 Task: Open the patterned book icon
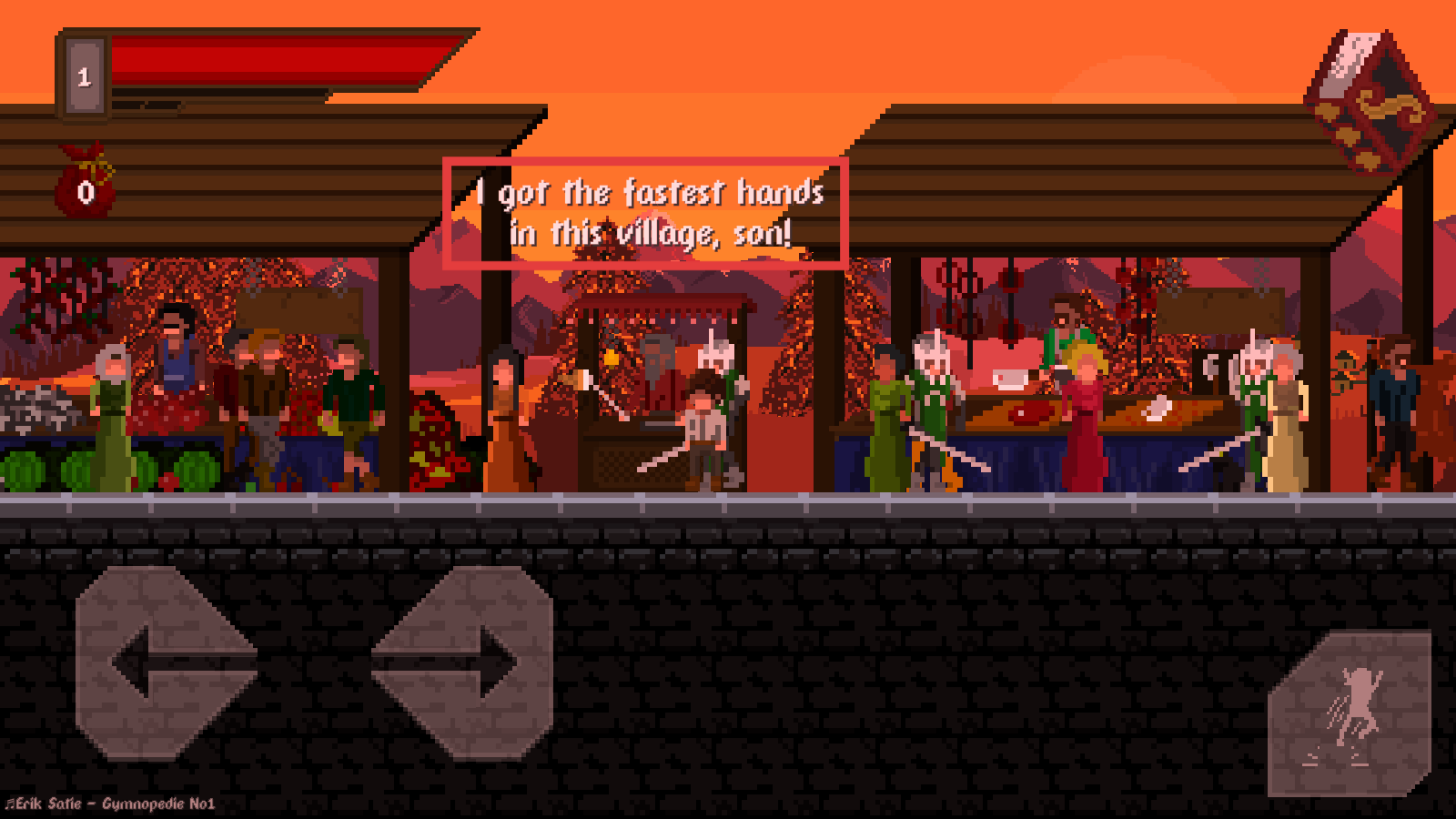1371,105
